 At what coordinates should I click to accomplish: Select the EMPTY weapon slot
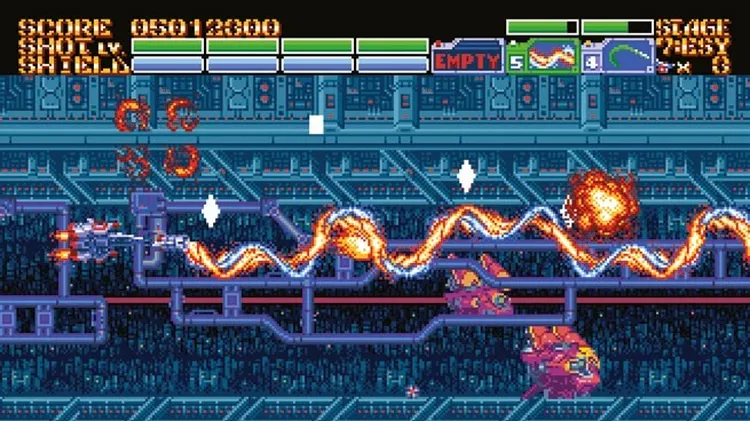[466, 59]
